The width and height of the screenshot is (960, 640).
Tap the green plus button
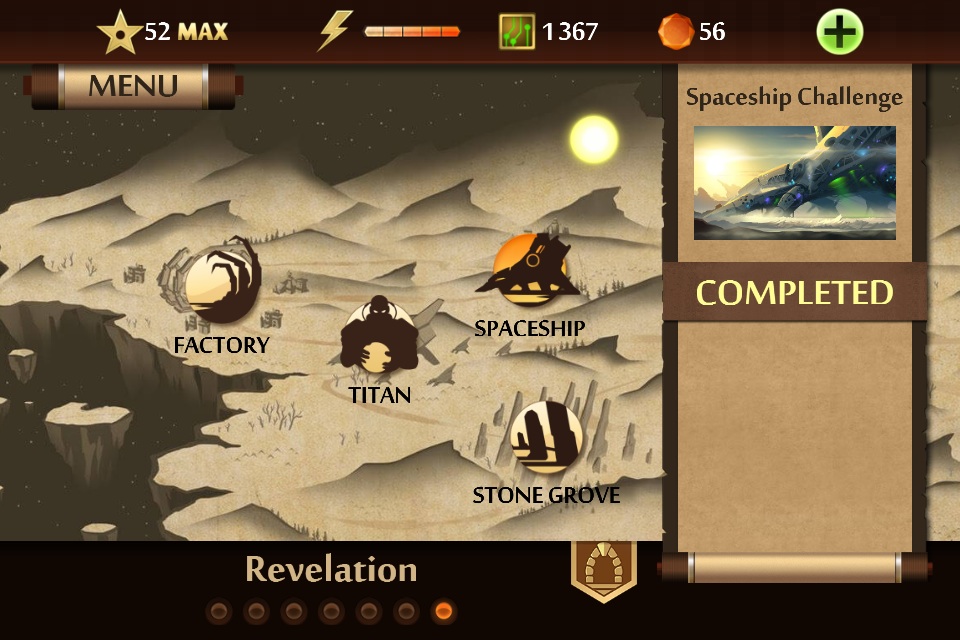click(839, 32)
